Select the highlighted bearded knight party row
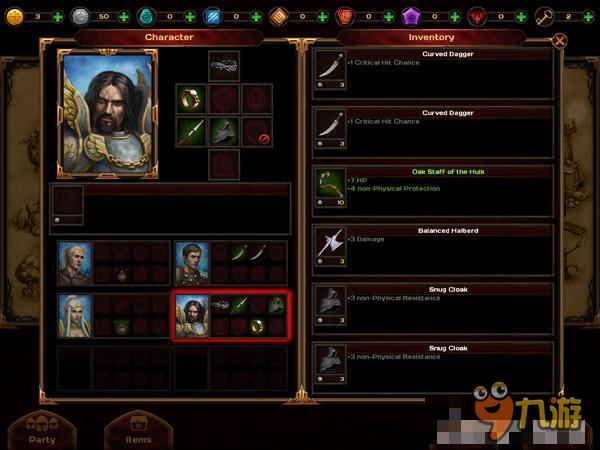Viewport: 600px width, 450px height. click(231, 316)
